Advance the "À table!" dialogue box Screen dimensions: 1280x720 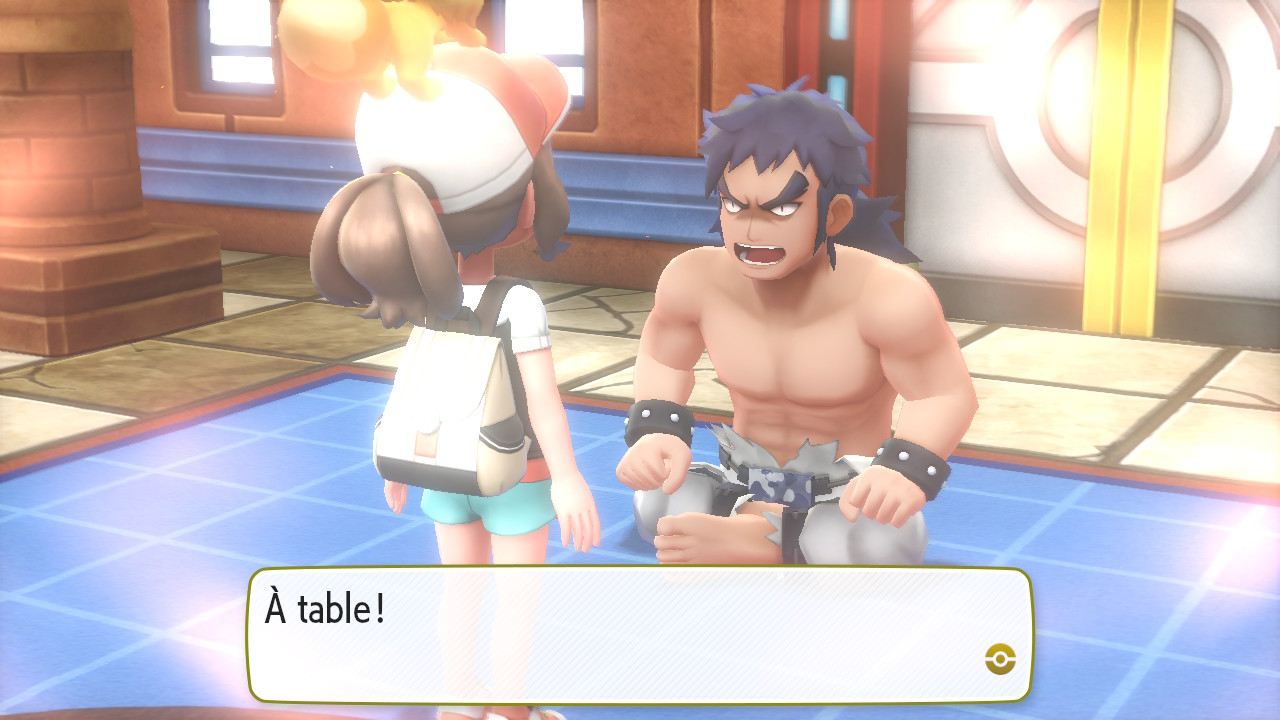click(x=640, y=634)
